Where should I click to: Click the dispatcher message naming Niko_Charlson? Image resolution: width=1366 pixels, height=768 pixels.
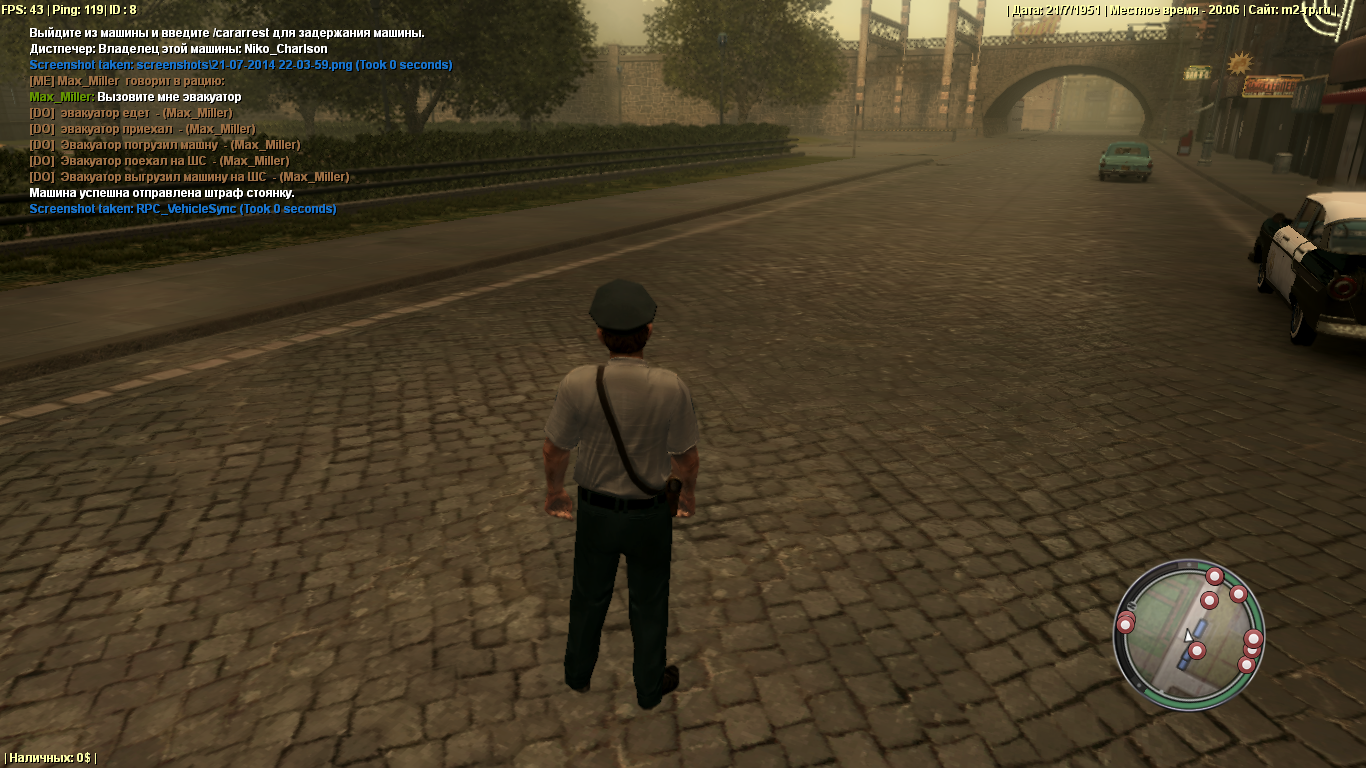[178, 49]
